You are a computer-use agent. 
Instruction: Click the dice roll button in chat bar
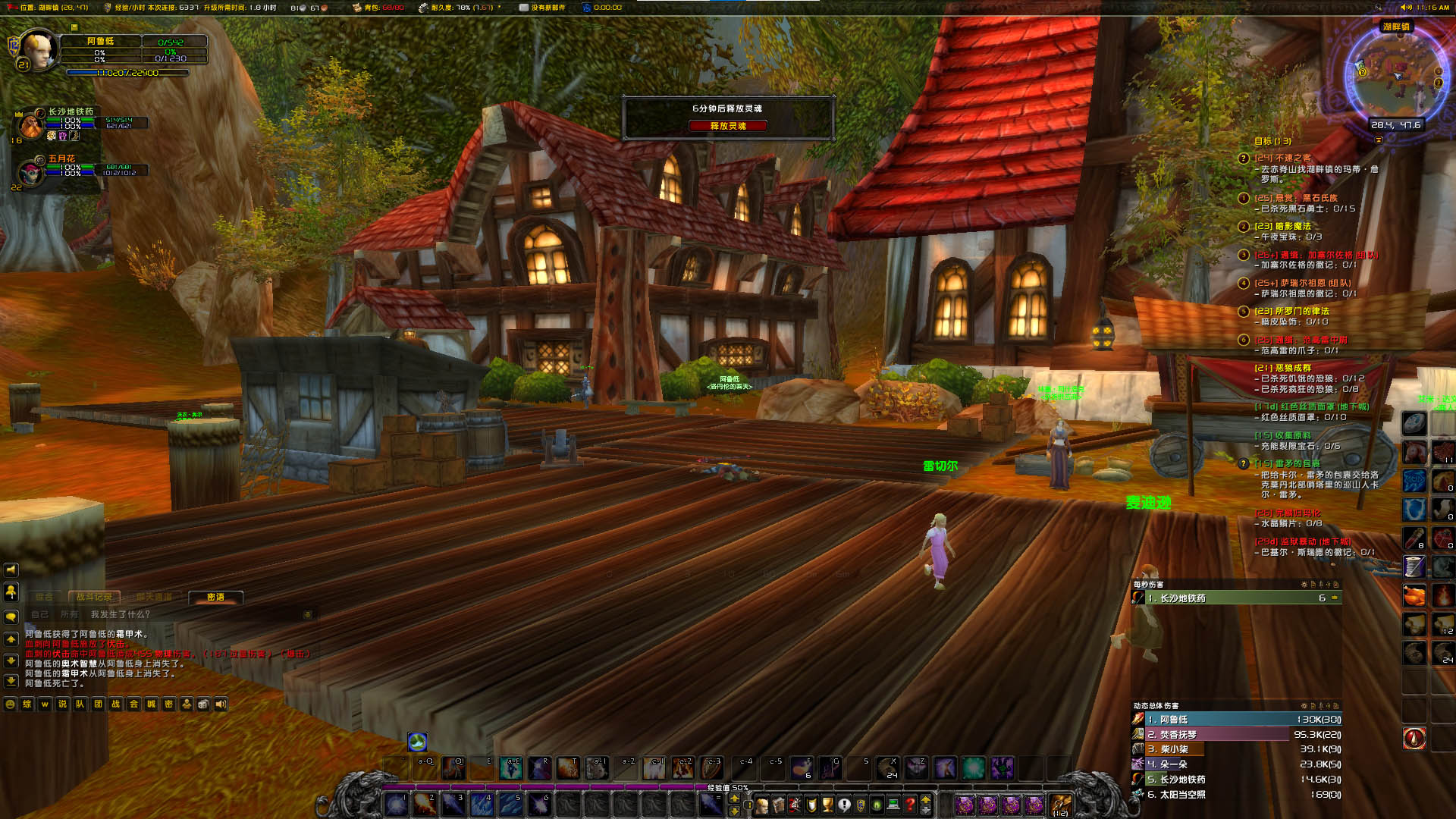[203, 704]
